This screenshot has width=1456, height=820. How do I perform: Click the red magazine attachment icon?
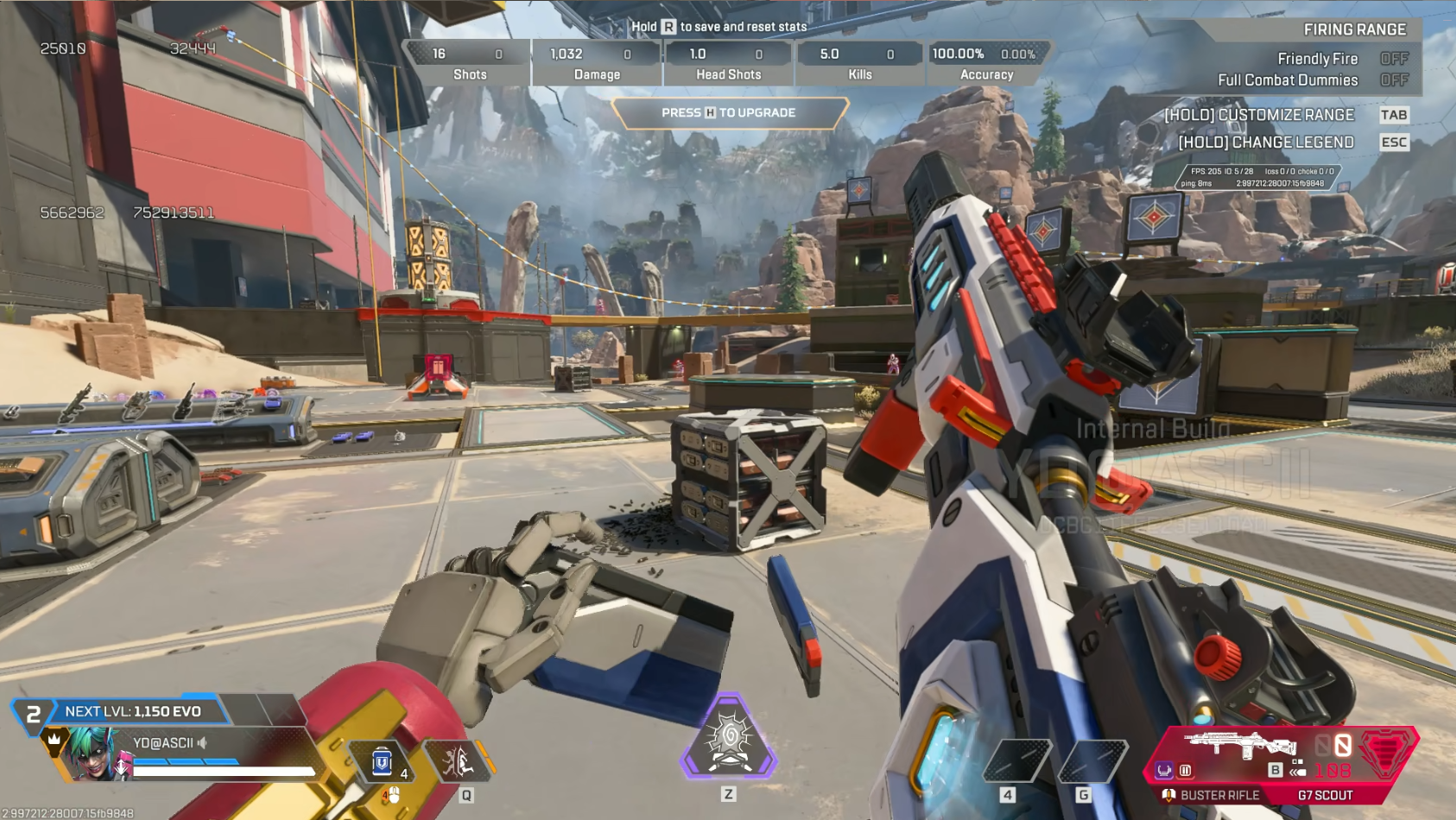click(x=1186, y=770)
